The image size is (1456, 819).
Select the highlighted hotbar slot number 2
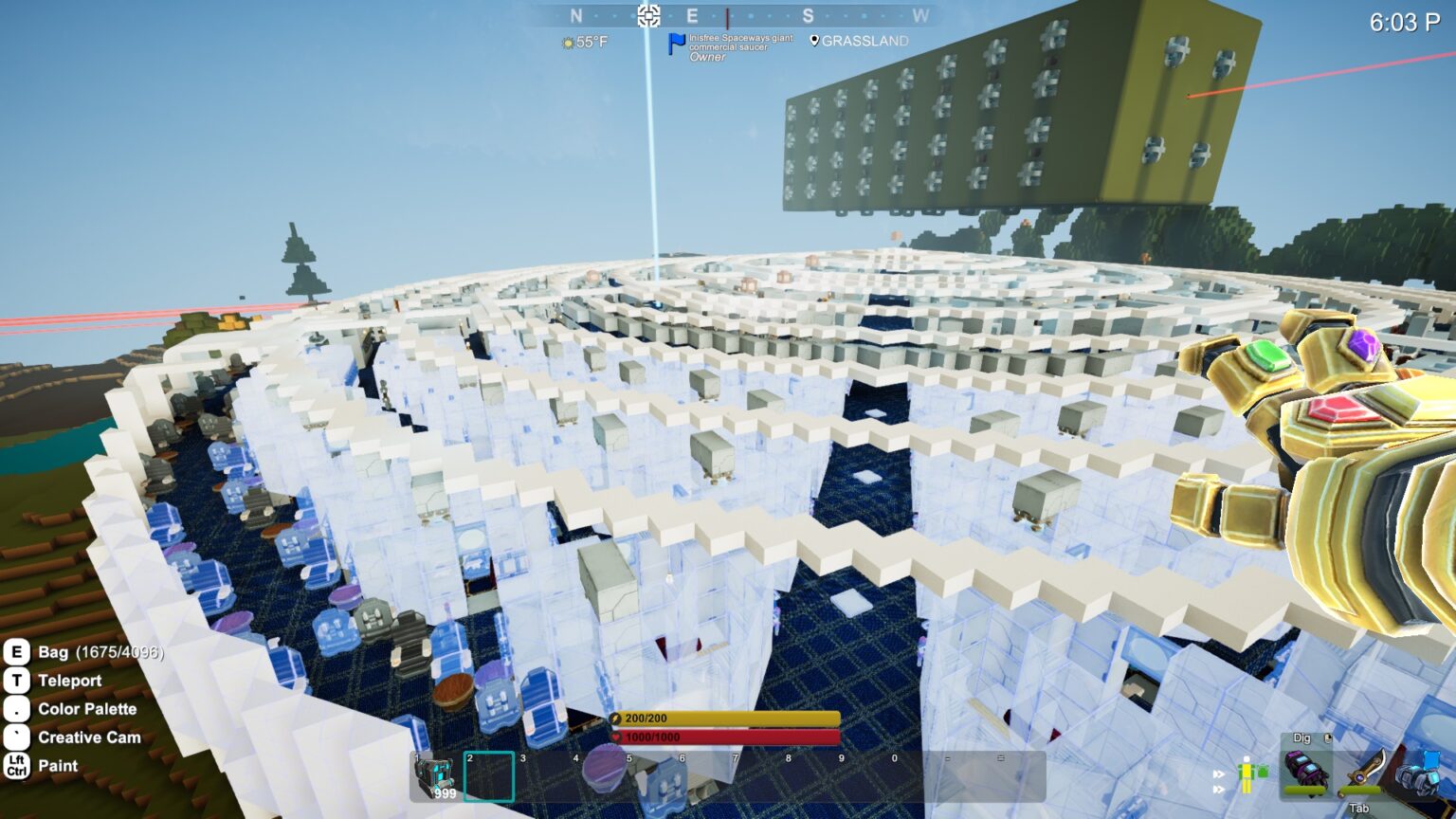pyautogui.click(x=489, y=776)
